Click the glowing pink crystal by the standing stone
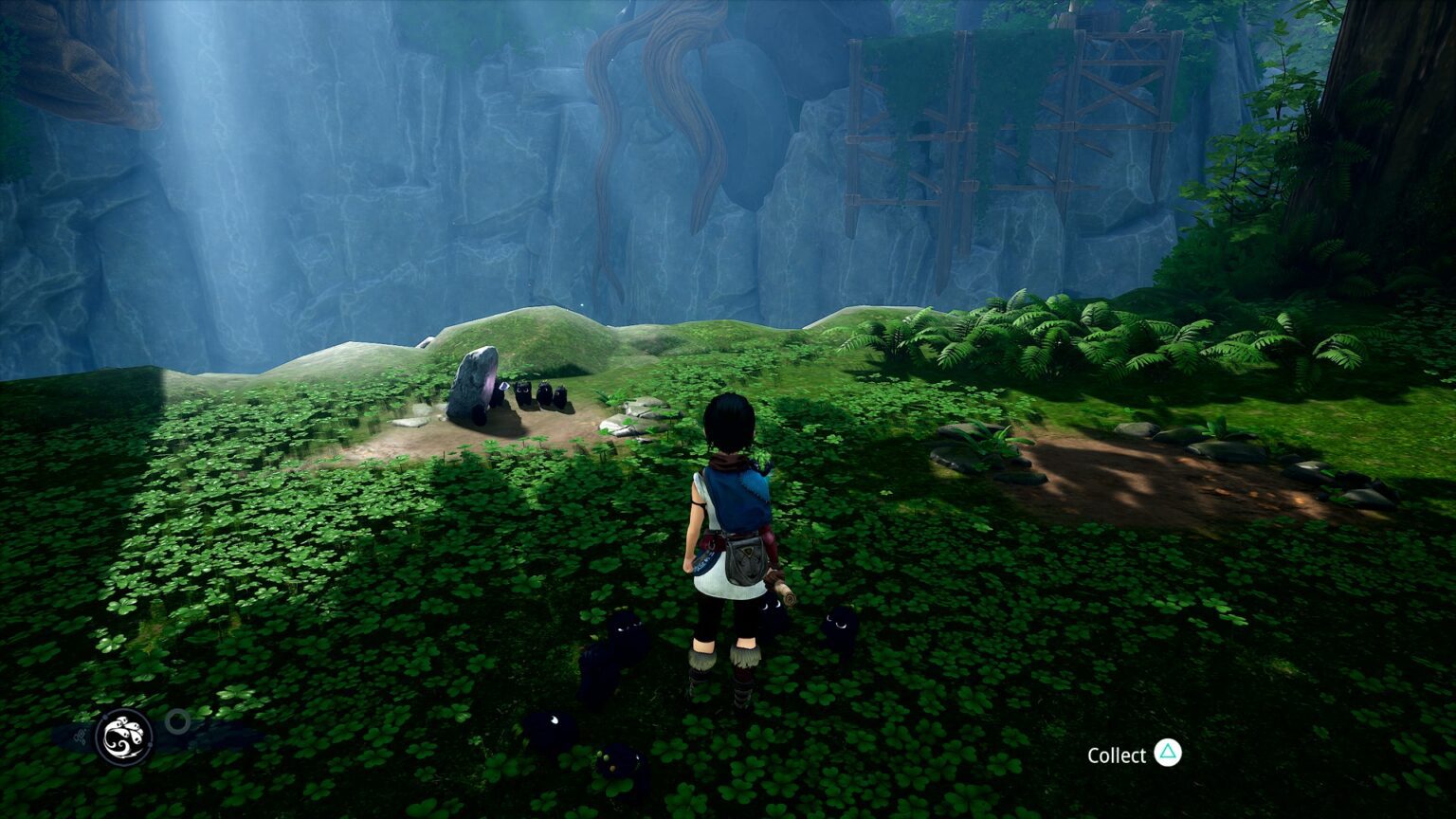The height and width of the screenshot is (819, 1456). pyautogui.click(x=490, y=387)
